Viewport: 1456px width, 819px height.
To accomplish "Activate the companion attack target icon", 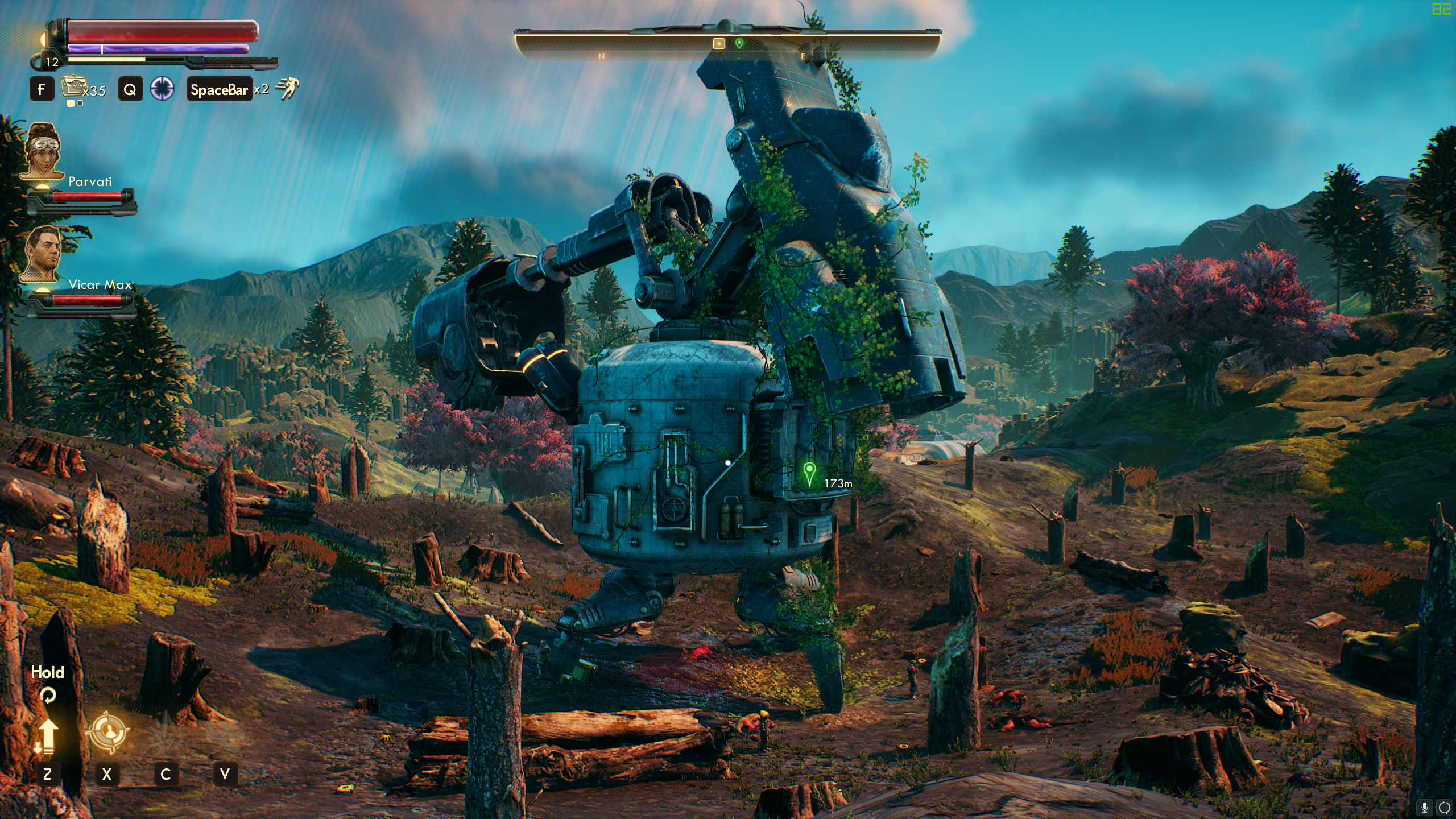I will pos(107,731).
